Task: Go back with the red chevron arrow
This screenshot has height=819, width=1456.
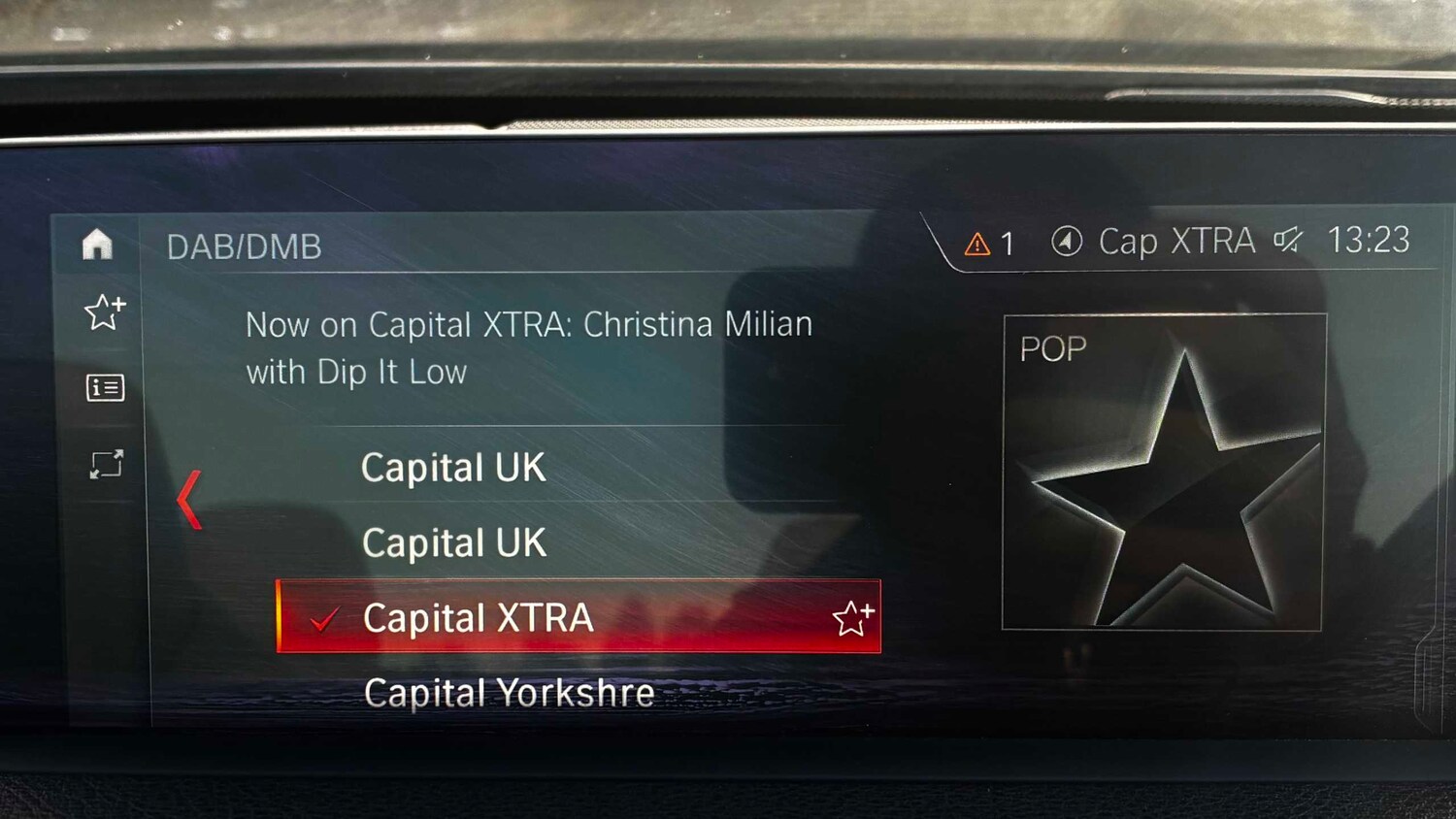Action: pyautogui.click(x=190, y=500)
